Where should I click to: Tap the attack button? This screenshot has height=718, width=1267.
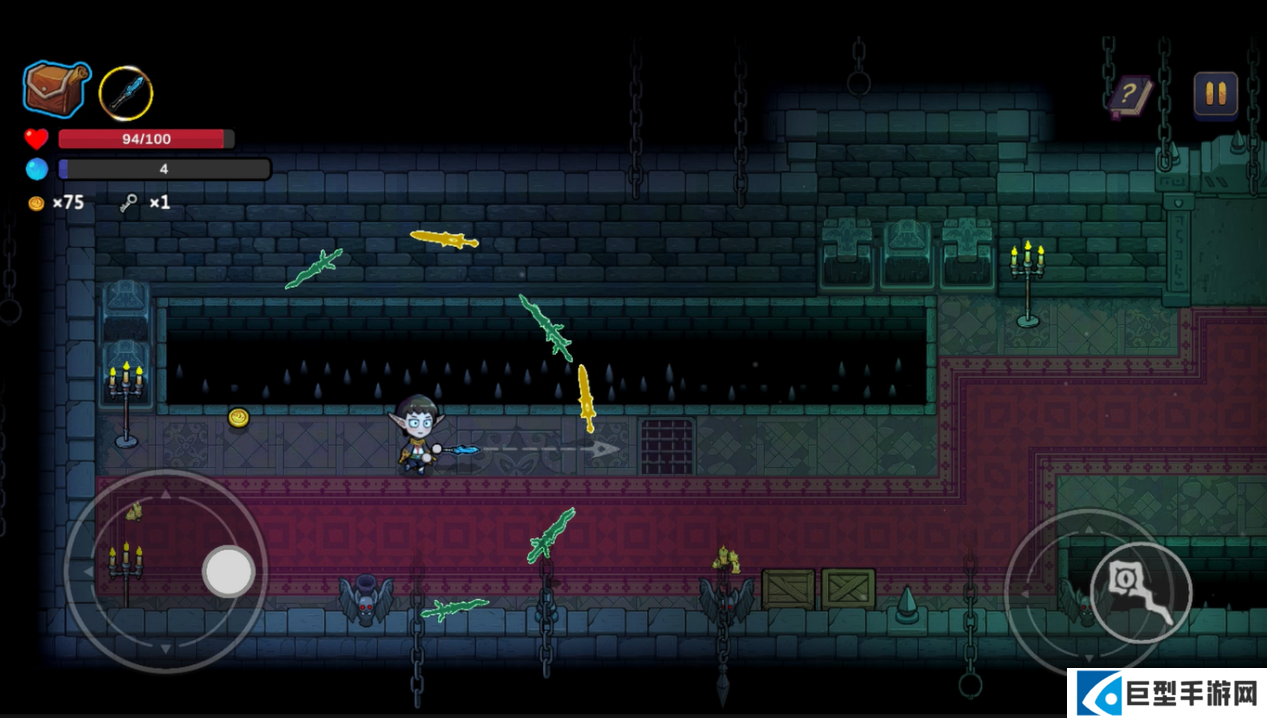pos(1140,592)
